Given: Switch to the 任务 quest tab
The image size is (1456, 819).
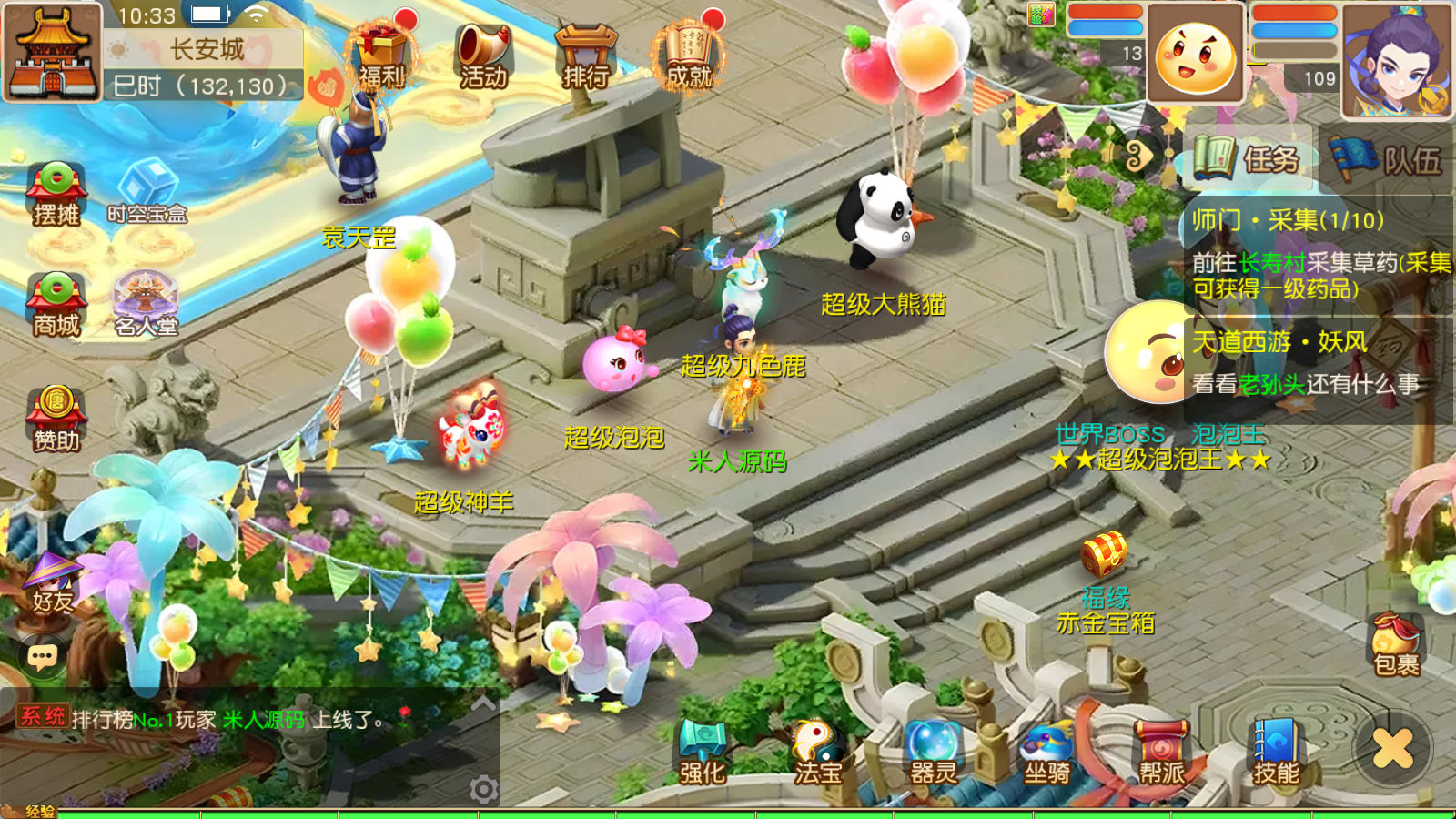Looking at the screenshot, I should 1249,159.
